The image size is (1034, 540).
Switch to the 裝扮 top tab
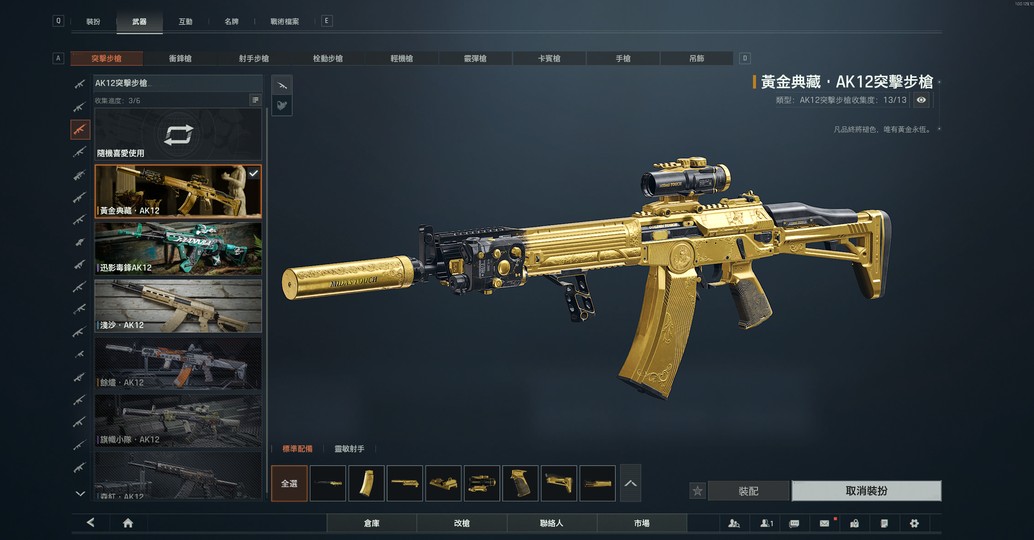point(93,21)
